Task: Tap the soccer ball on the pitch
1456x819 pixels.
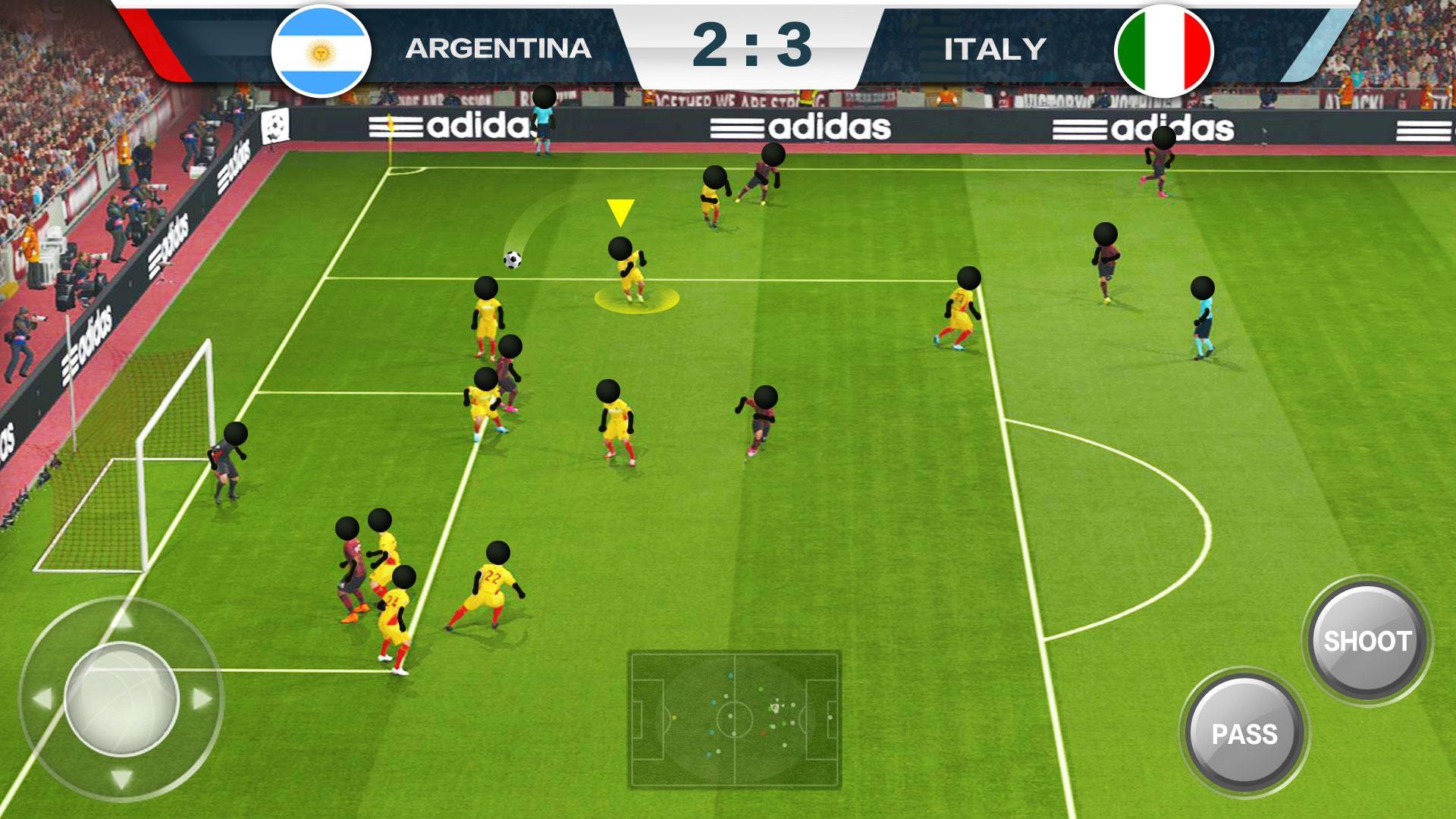Action: coord(511,259)
